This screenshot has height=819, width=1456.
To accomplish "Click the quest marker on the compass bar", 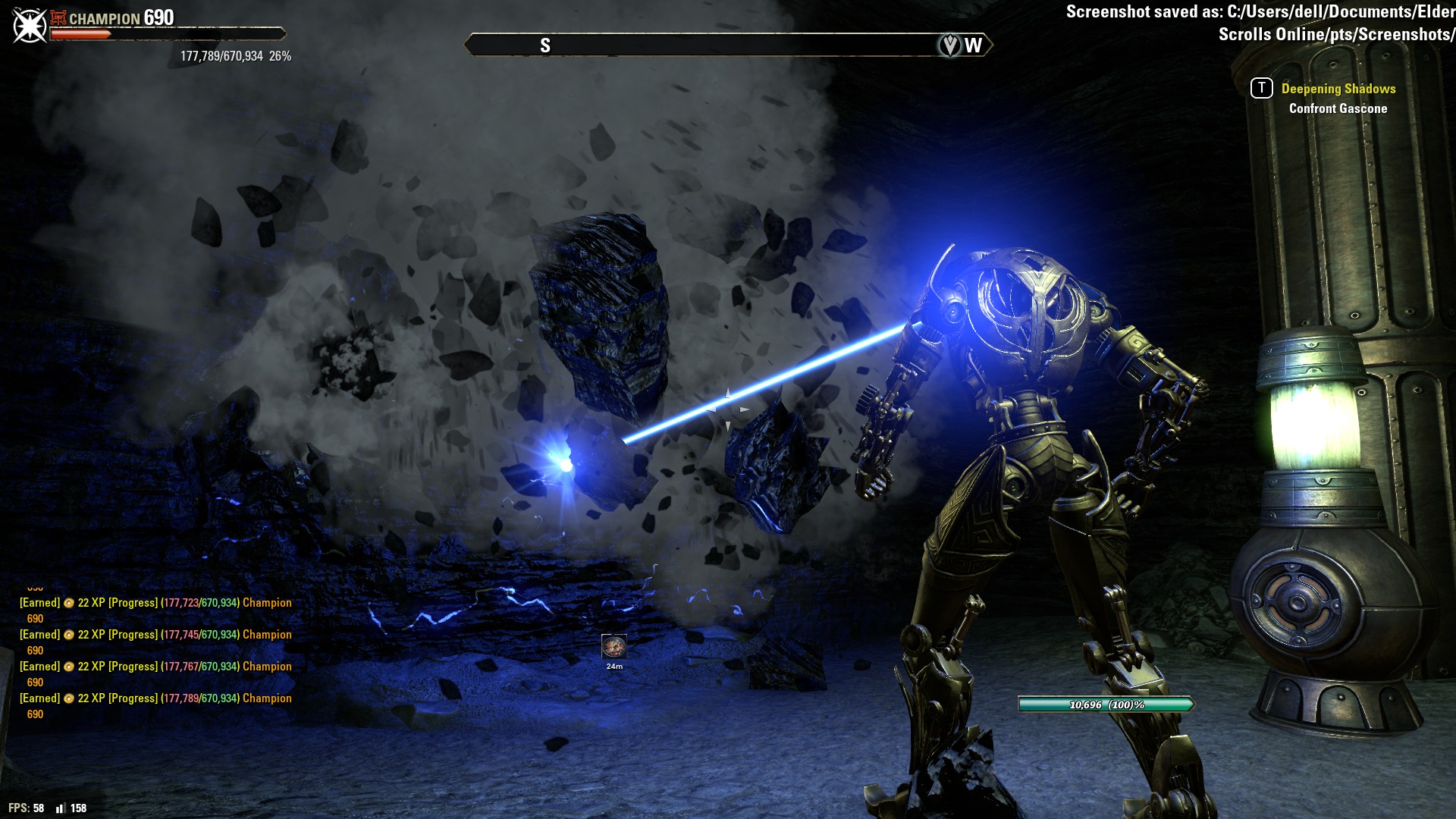I will click(x=949, y=45).
